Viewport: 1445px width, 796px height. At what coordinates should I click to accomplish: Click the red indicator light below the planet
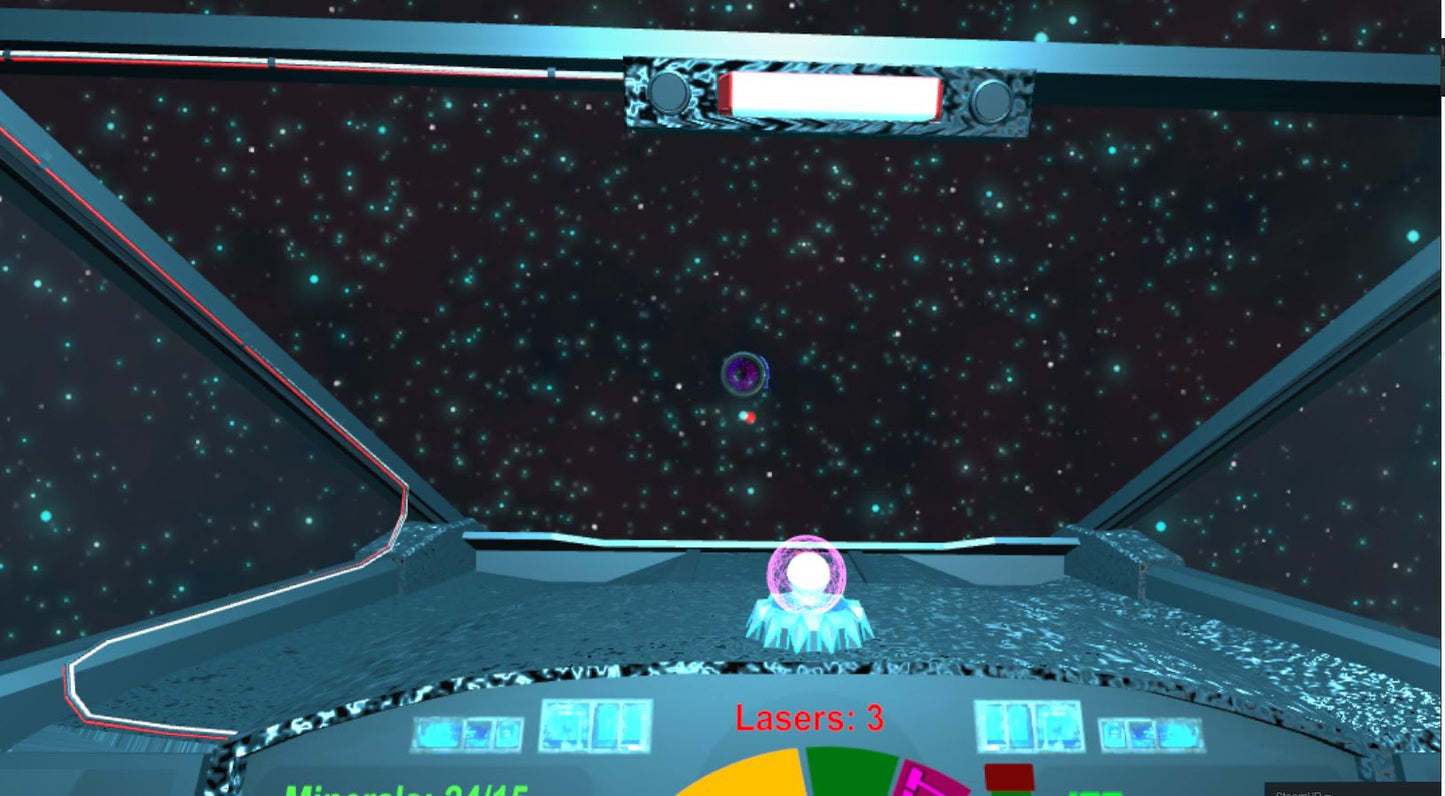pyautogui.click(x=750, y=419)
